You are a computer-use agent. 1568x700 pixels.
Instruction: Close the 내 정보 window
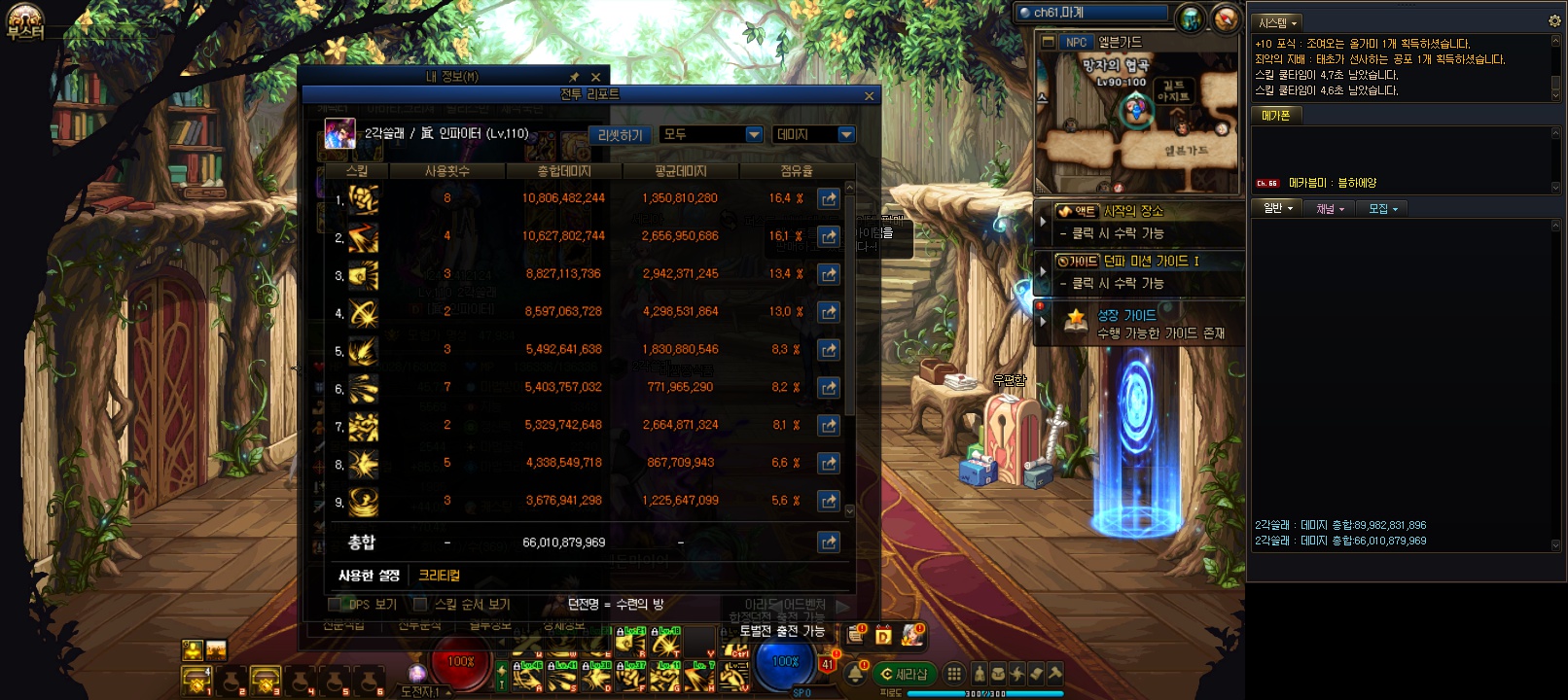[x=595, y=77]
